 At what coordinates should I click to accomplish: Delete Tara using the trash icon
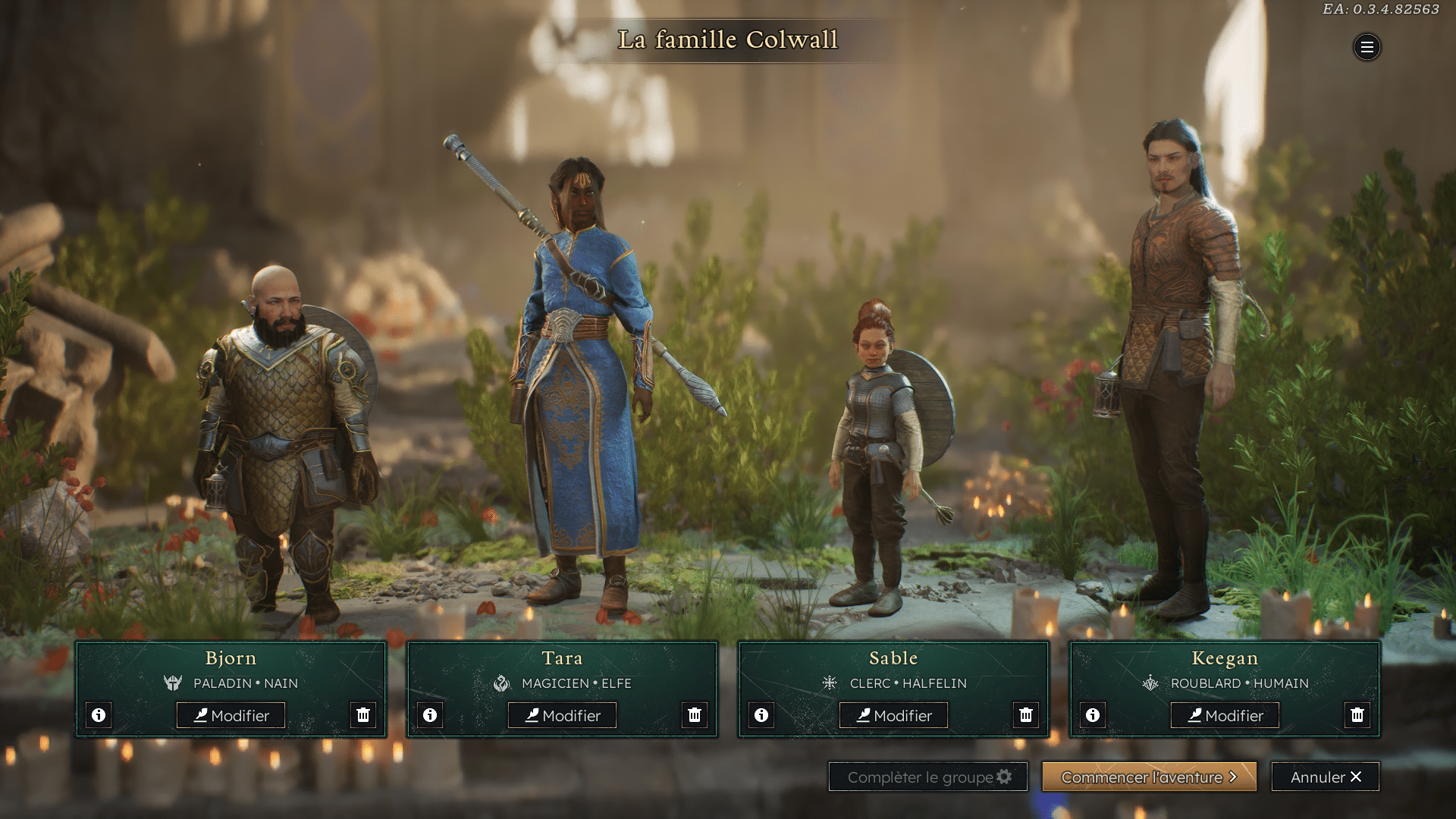tap(695, 714)
